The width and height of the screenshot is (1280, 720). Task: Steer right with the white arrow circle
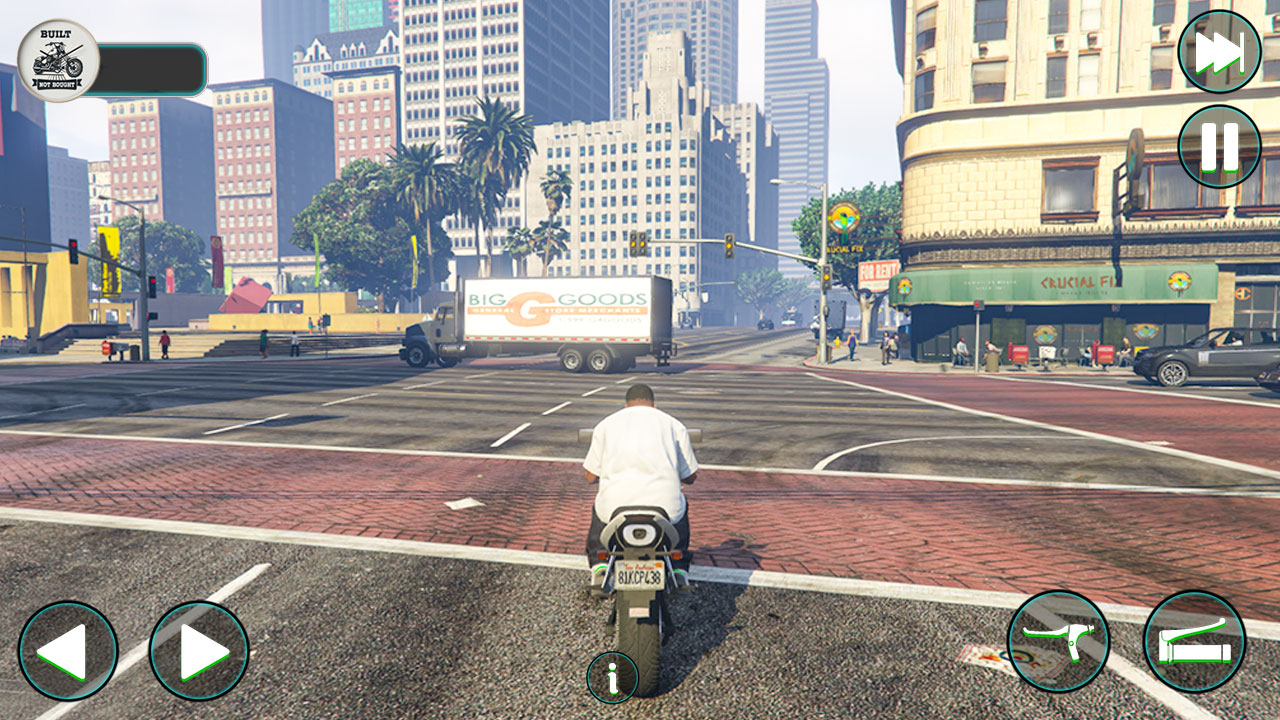pyautogui.click(x=196, y=650)
